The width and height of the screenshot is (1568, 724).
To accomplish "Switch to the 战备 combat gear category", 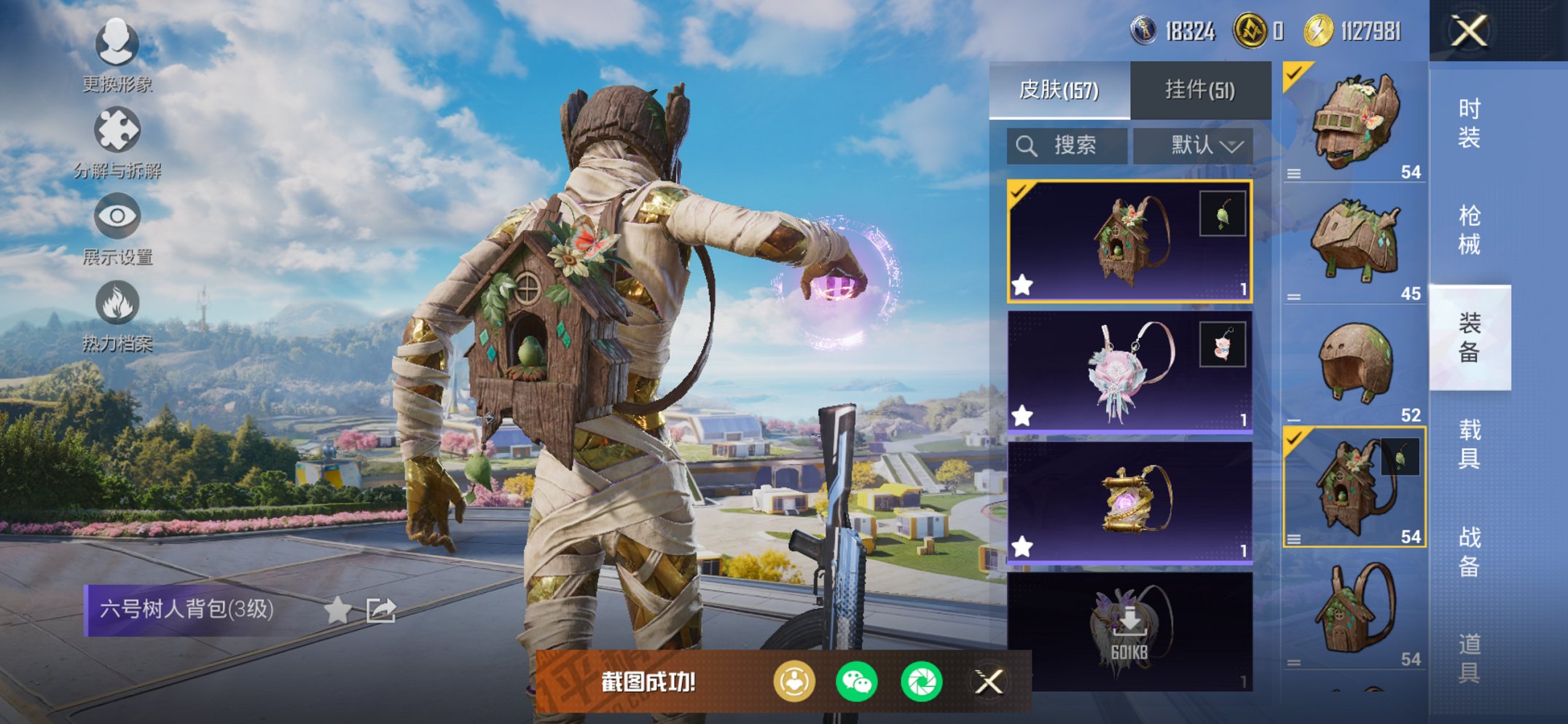I will 1469,551.
